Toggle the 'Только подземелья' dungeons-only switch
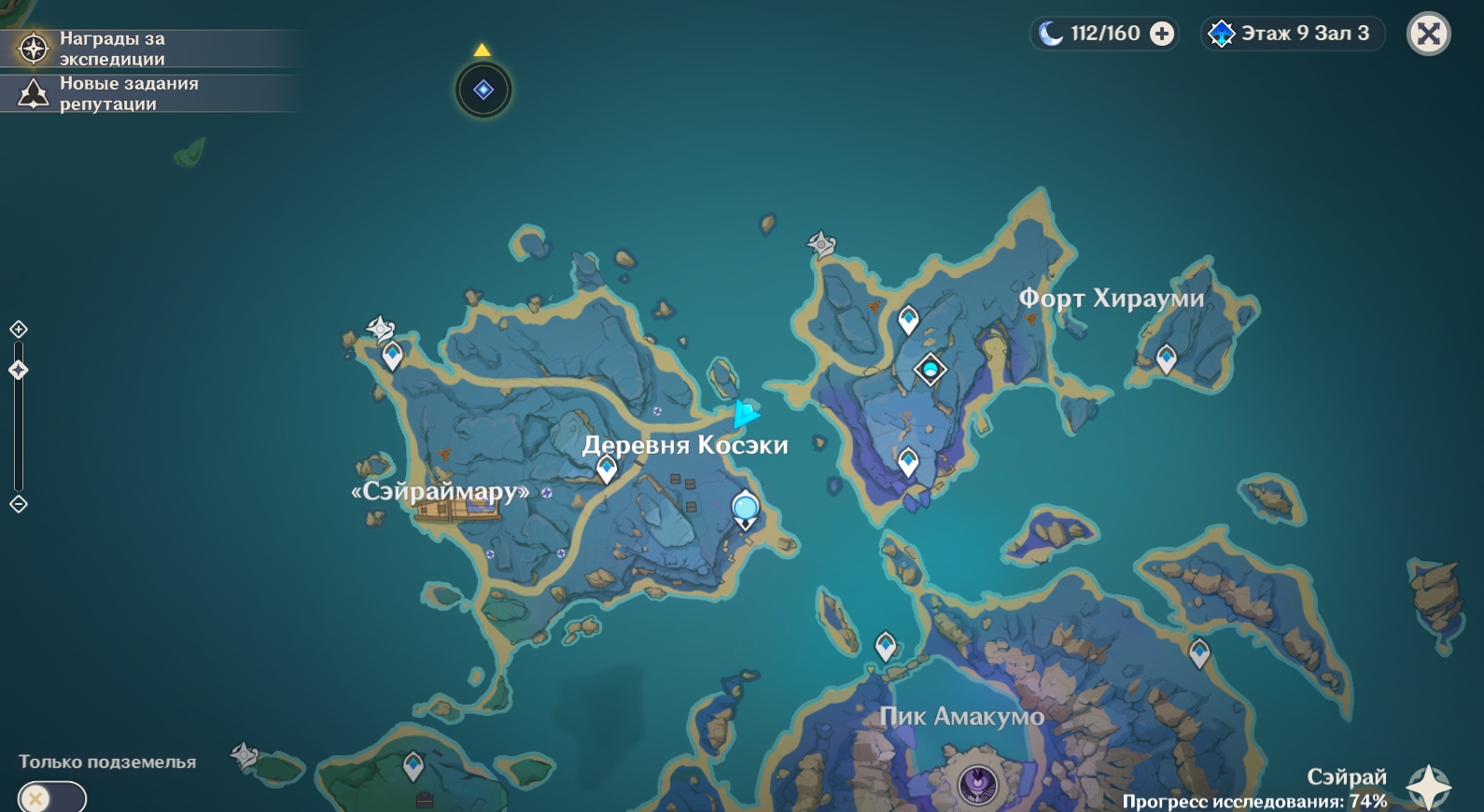 (51, 798)
